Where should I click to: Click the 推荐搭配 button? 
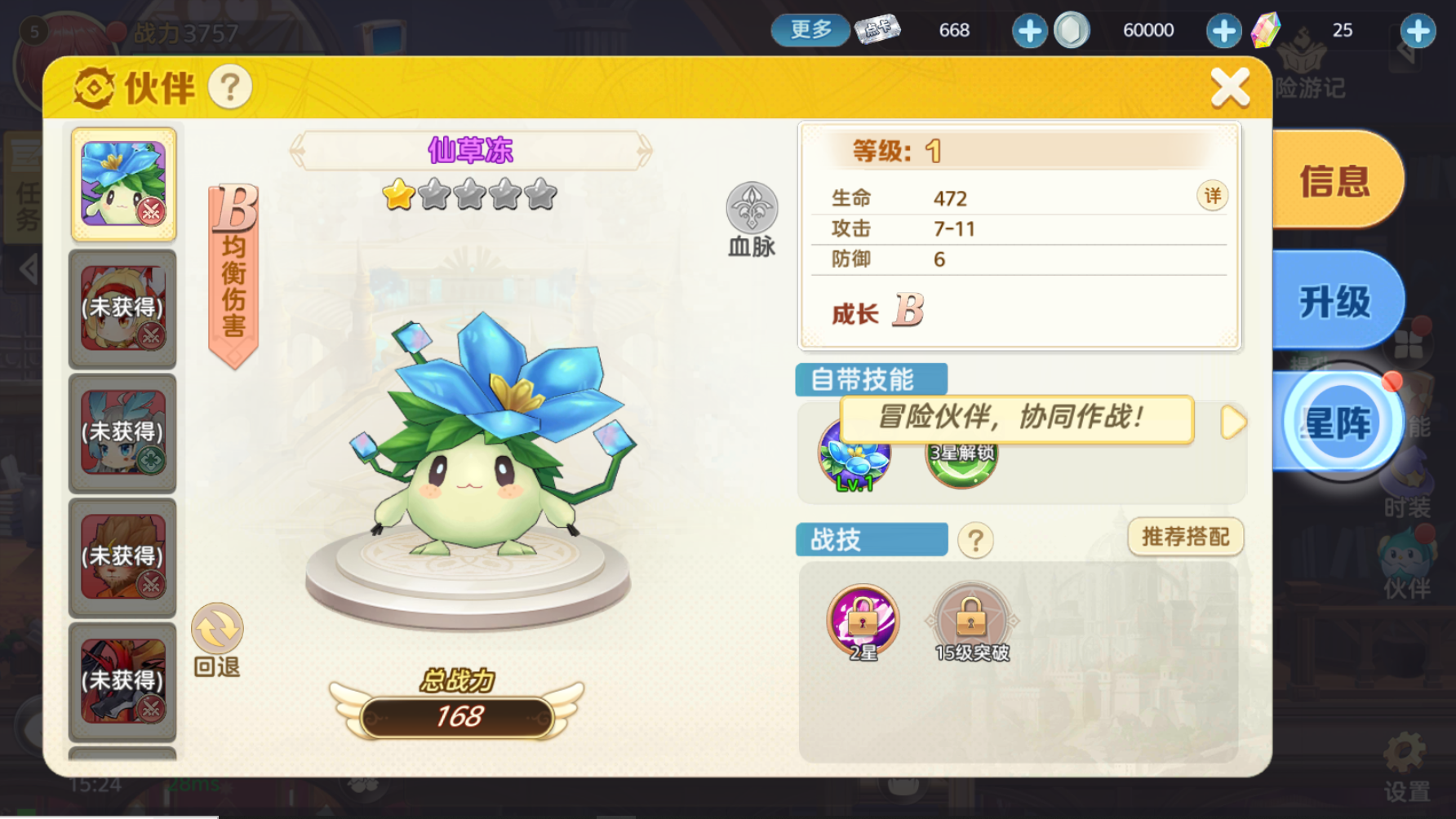click(x=1185, y=538)
